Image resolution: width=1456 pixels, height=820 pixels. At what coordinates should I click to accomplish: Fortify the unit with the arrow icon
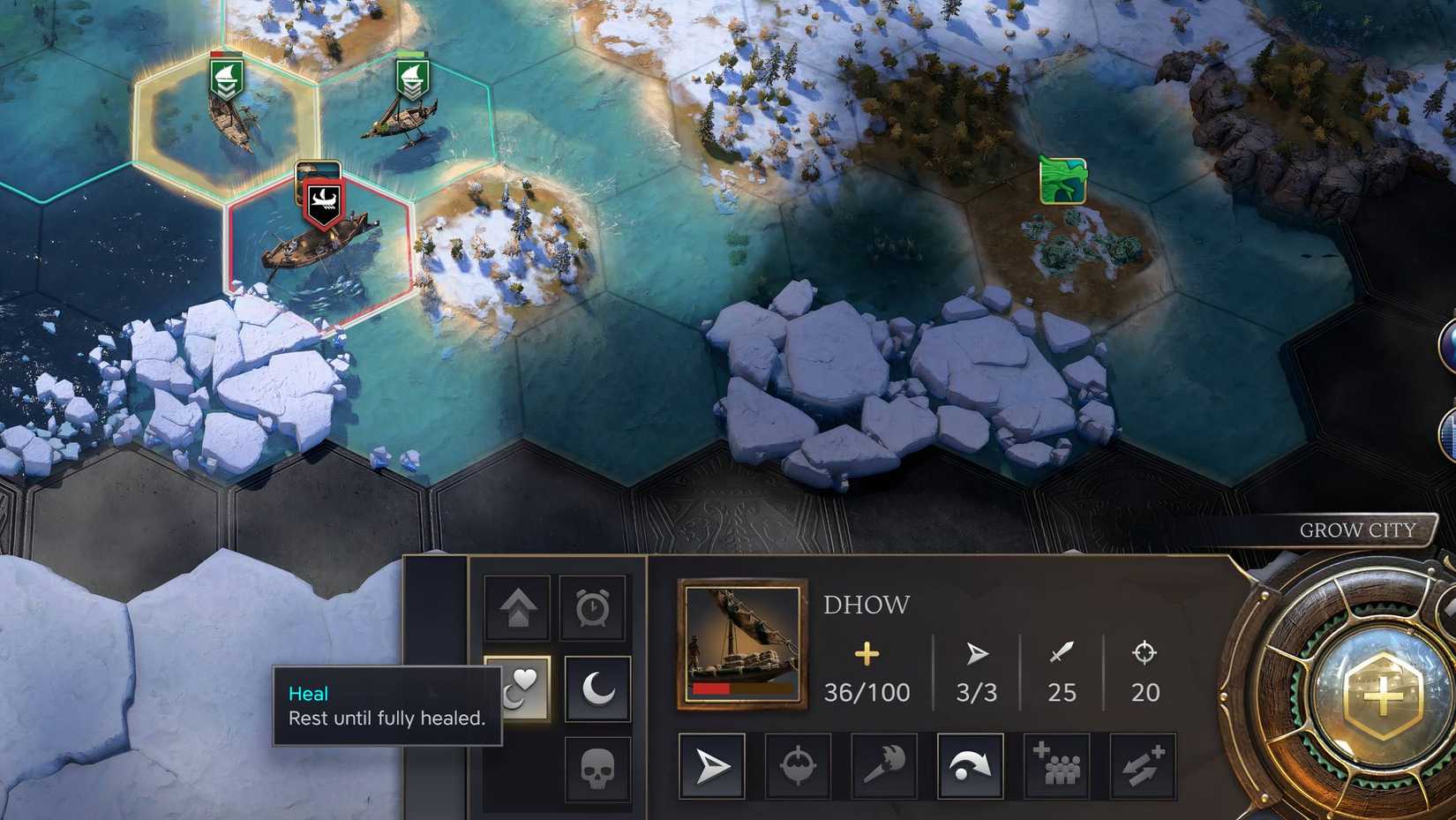[x=516, y=606]
